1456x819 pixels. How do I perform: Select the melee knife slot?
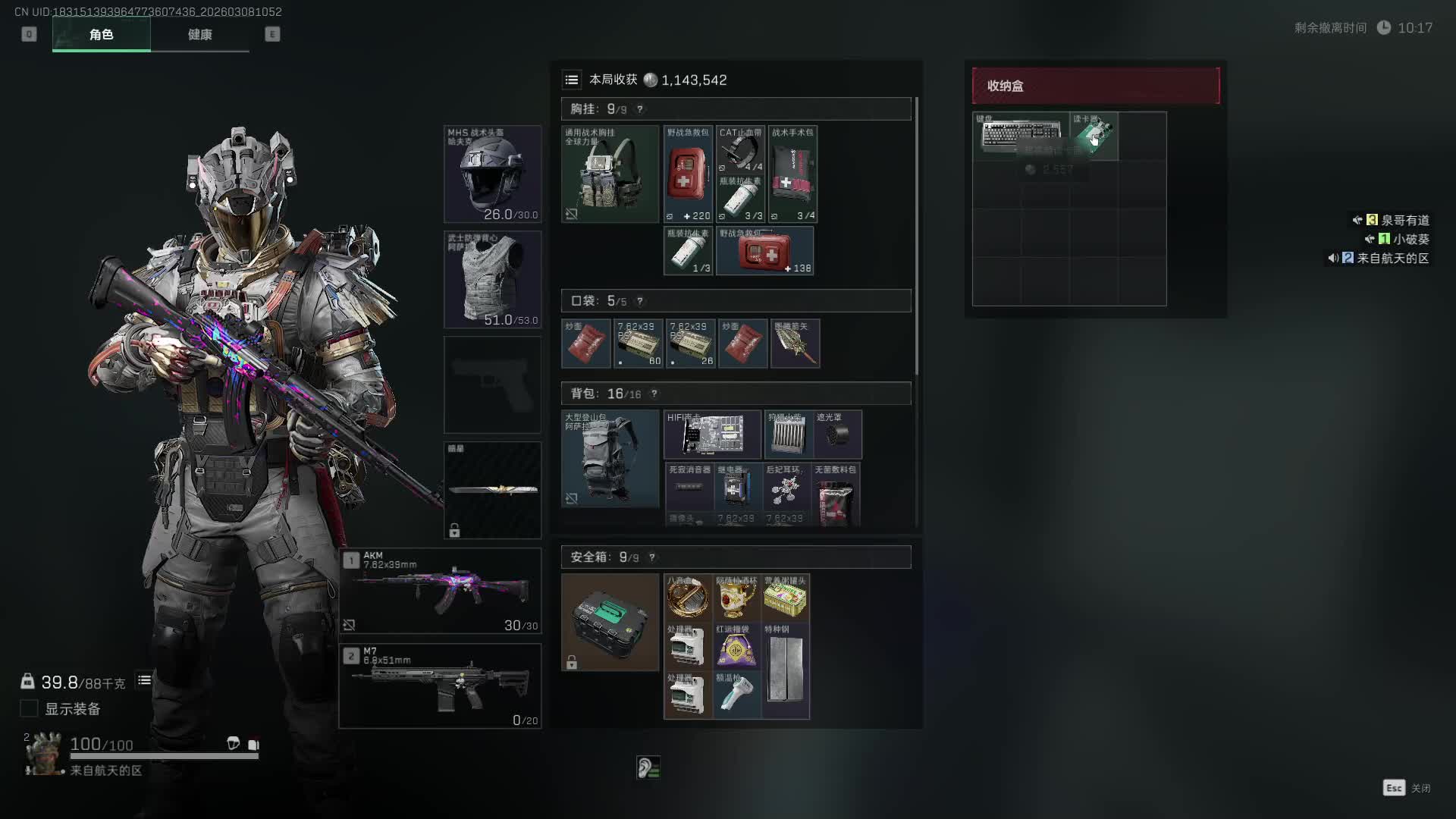point(492,489)
